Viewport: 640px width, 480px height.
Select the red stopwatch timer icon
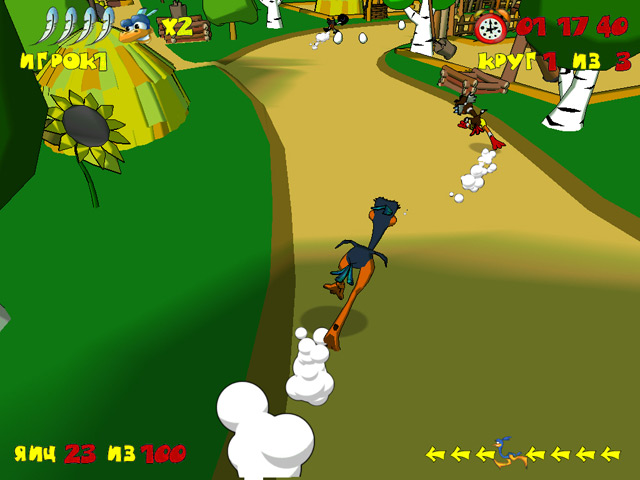coord(490,27)
